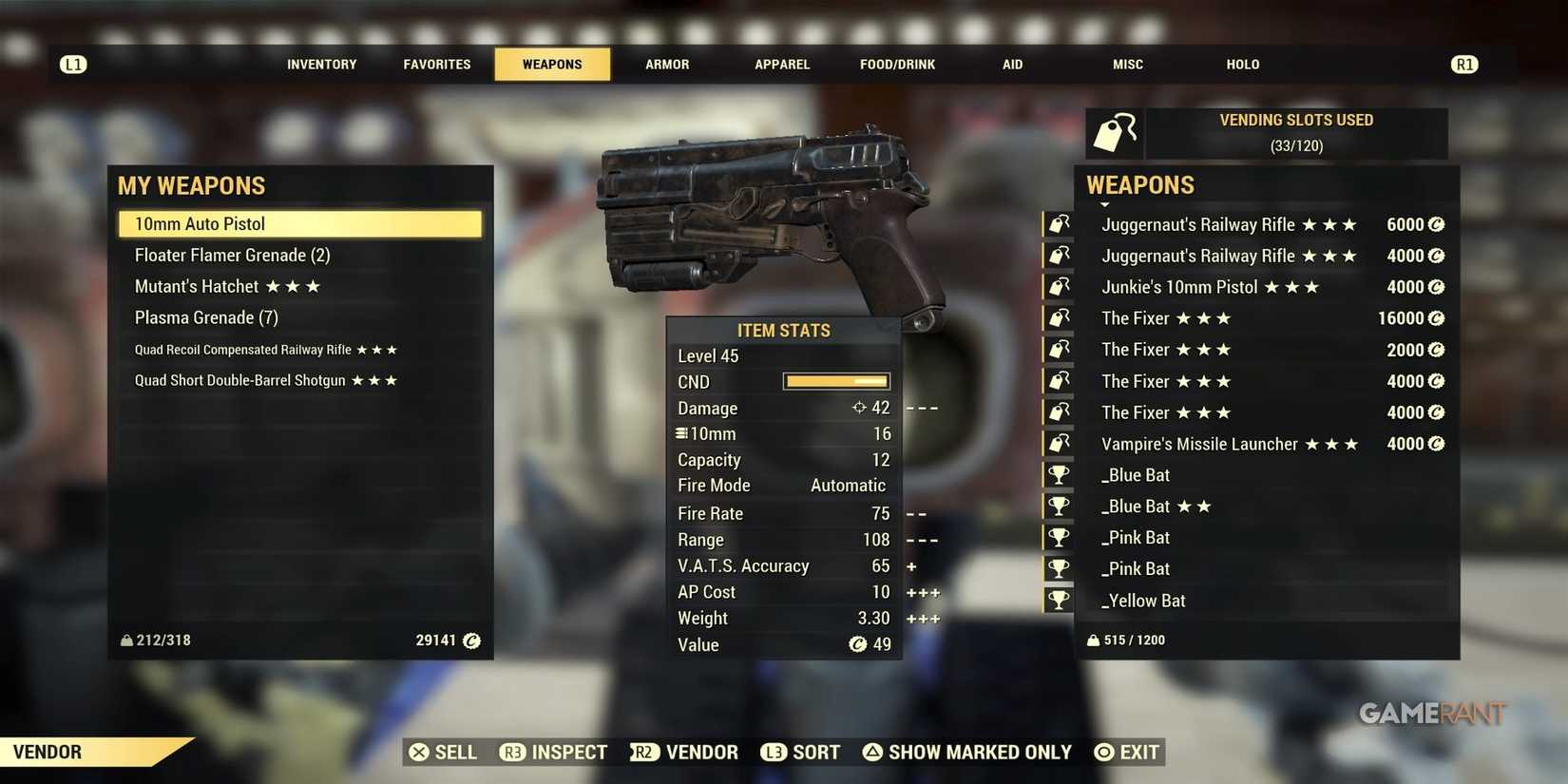The height and width of the screenshot is (784, 1568).
Task: Open the Food/Drink tab
Action: coord(896,64)
